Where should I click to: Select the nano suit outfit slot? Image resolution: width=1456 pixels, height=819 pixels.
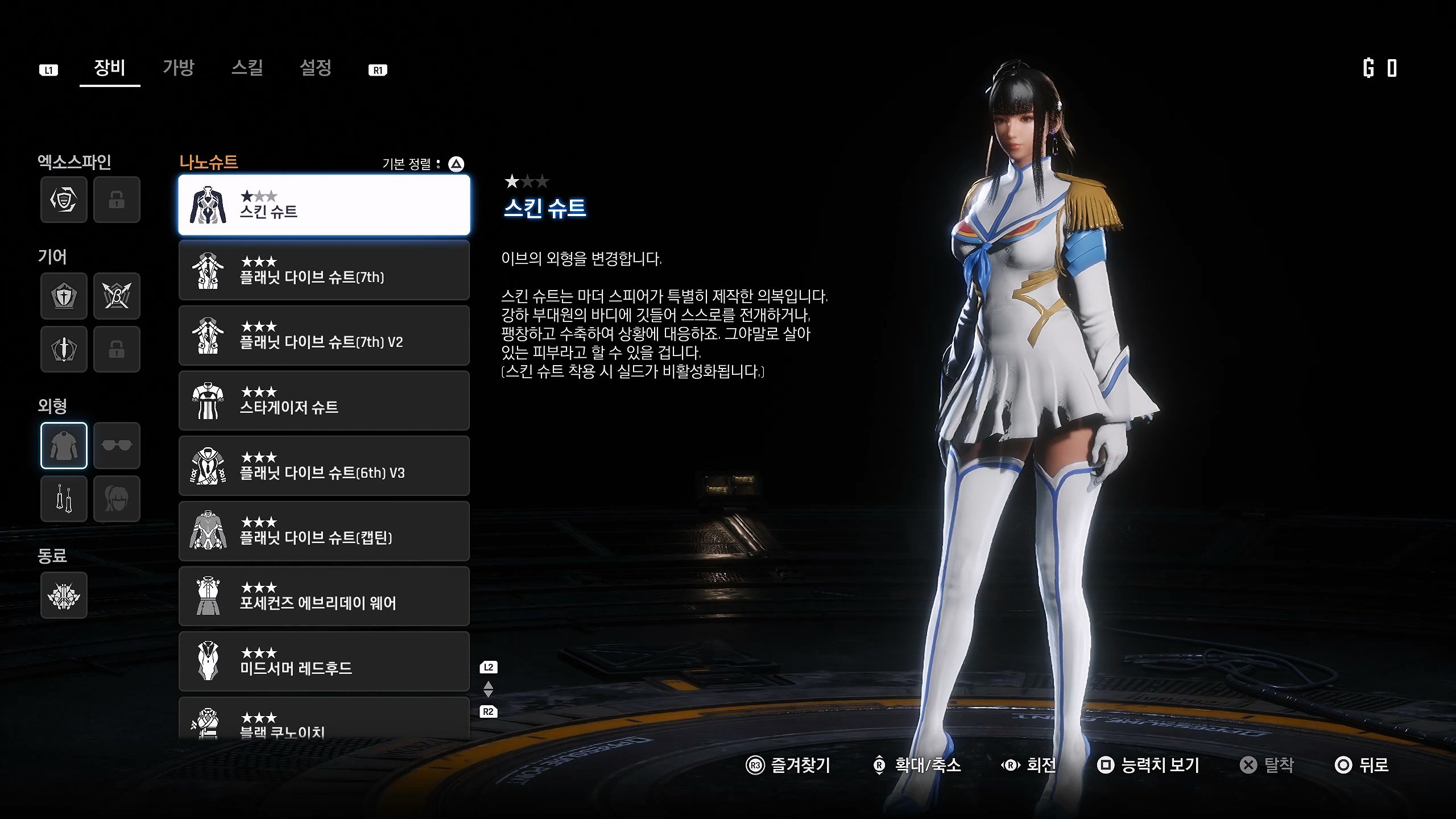[x=64, y=445]
